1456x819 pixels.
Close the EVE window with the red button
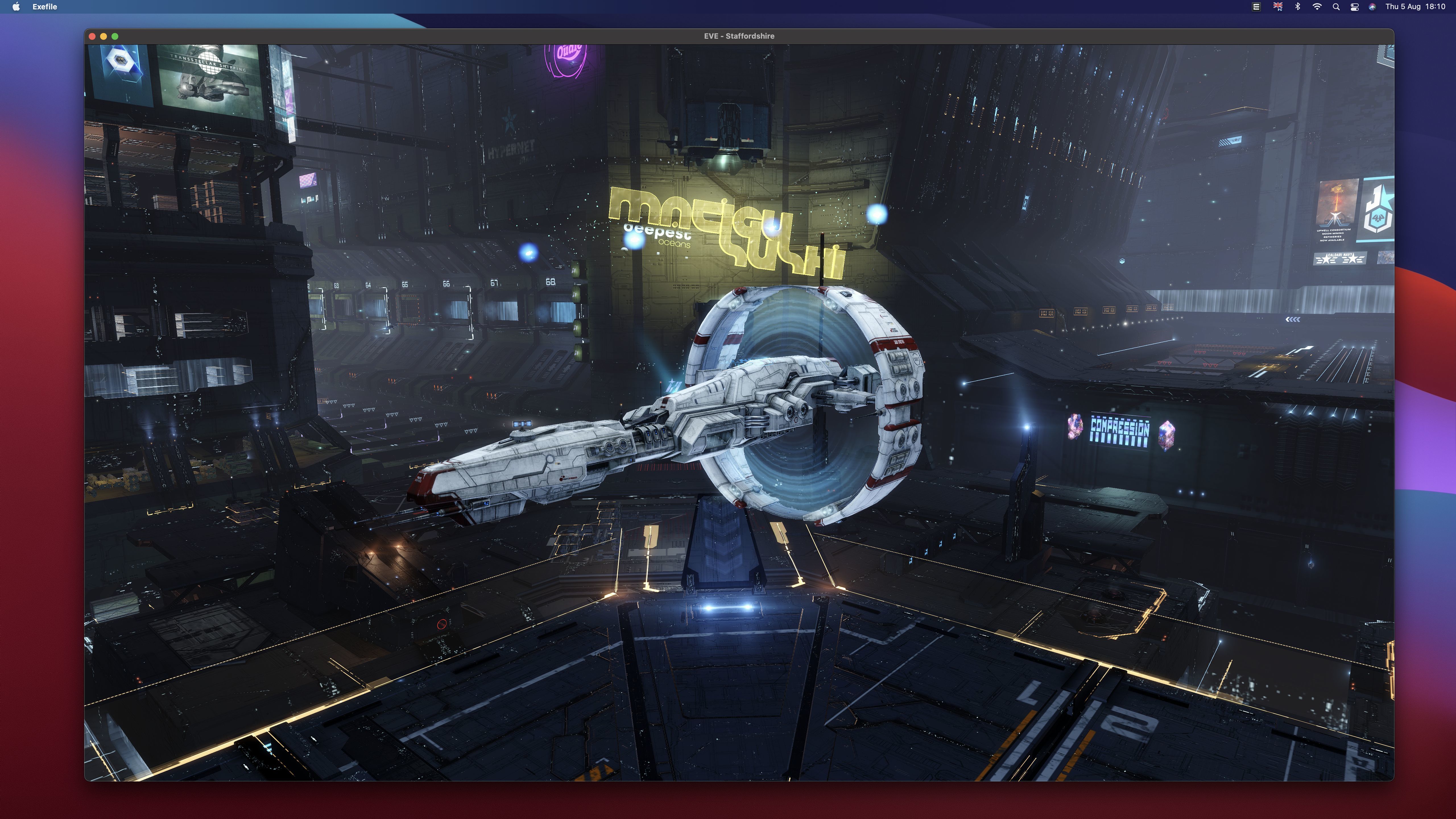point(92,36)
